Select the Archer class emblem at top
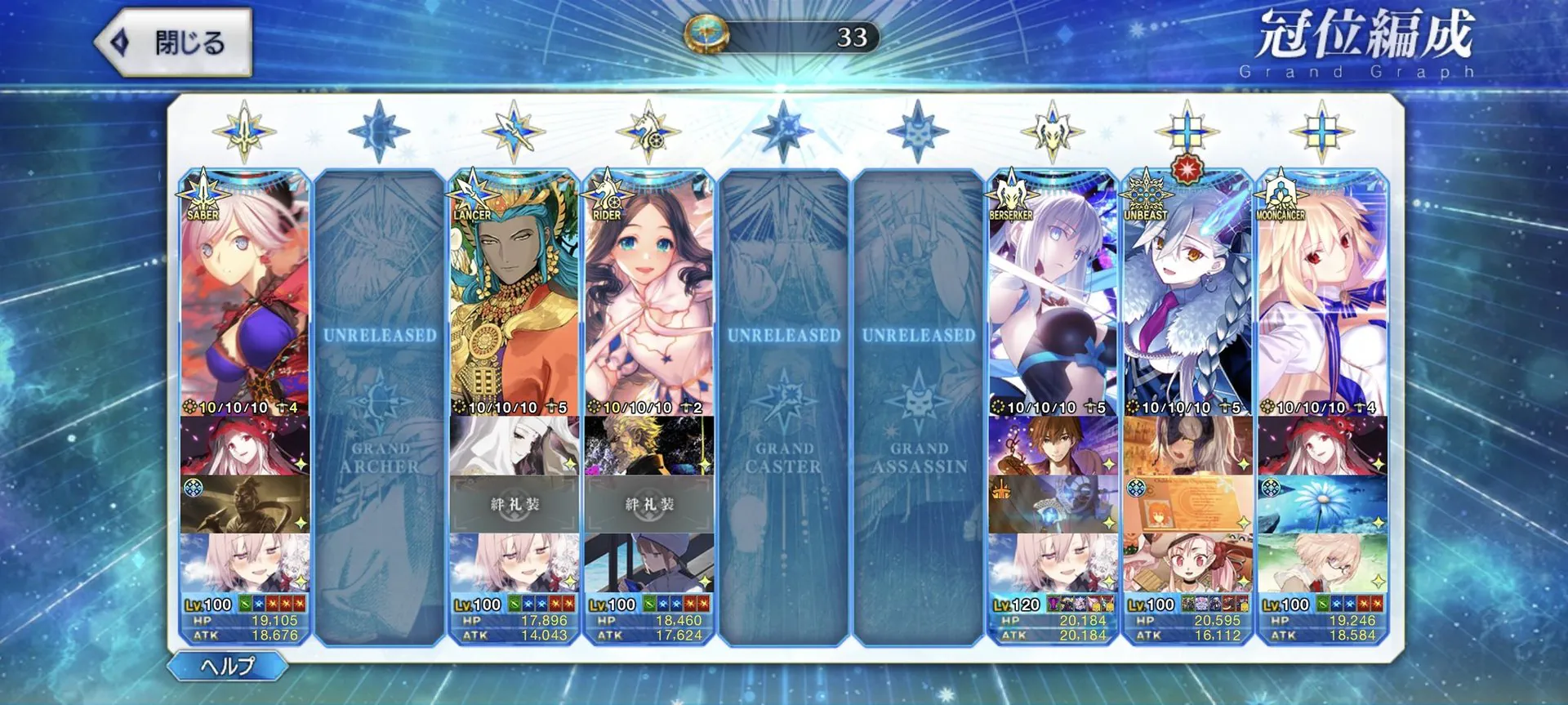Image resolution: width=1568 pixels, height=705 pixels. (x=379, y=129)
